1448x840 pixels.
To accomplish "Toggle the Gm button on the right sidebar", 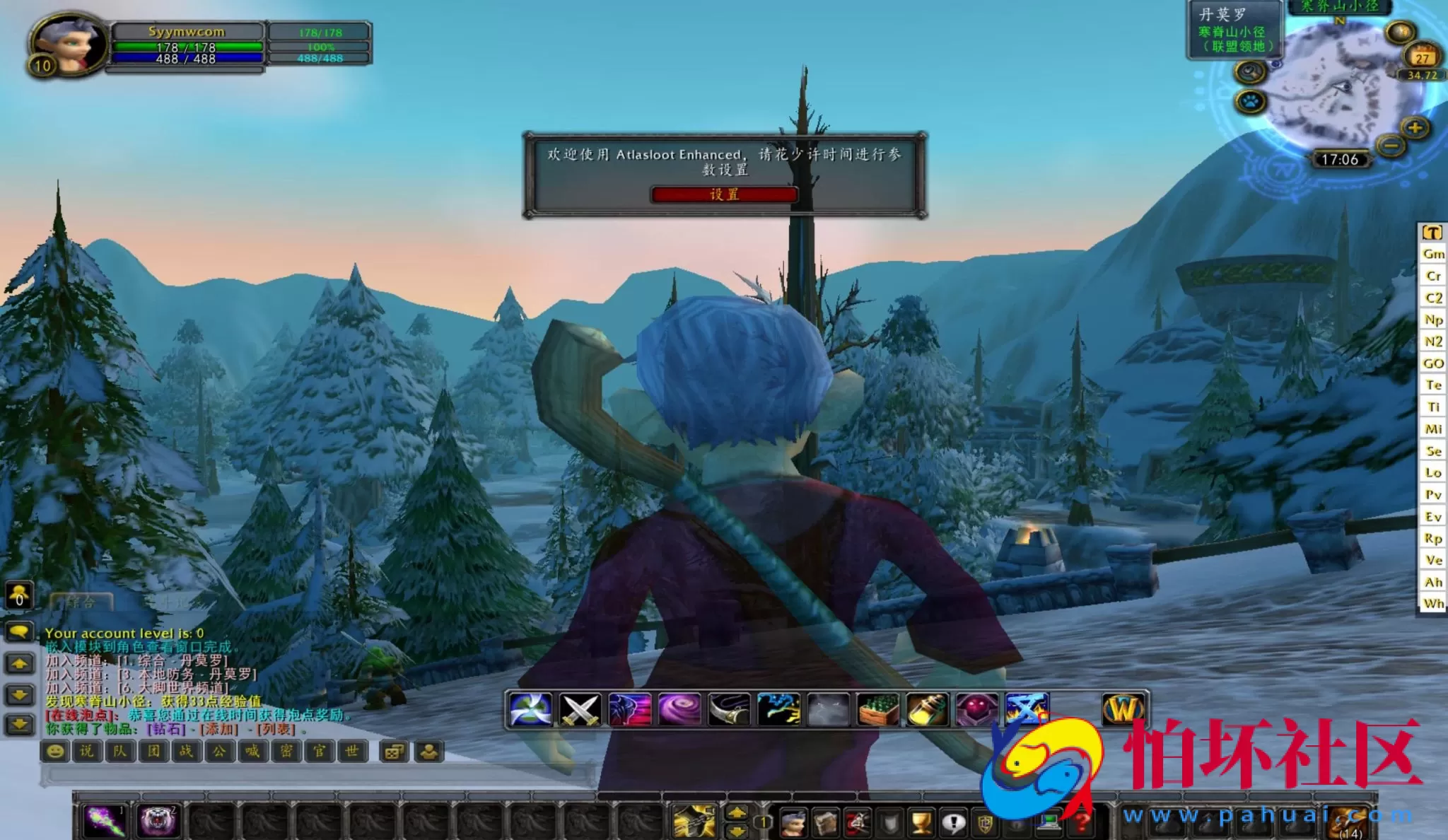I will tap(1433, 253).
